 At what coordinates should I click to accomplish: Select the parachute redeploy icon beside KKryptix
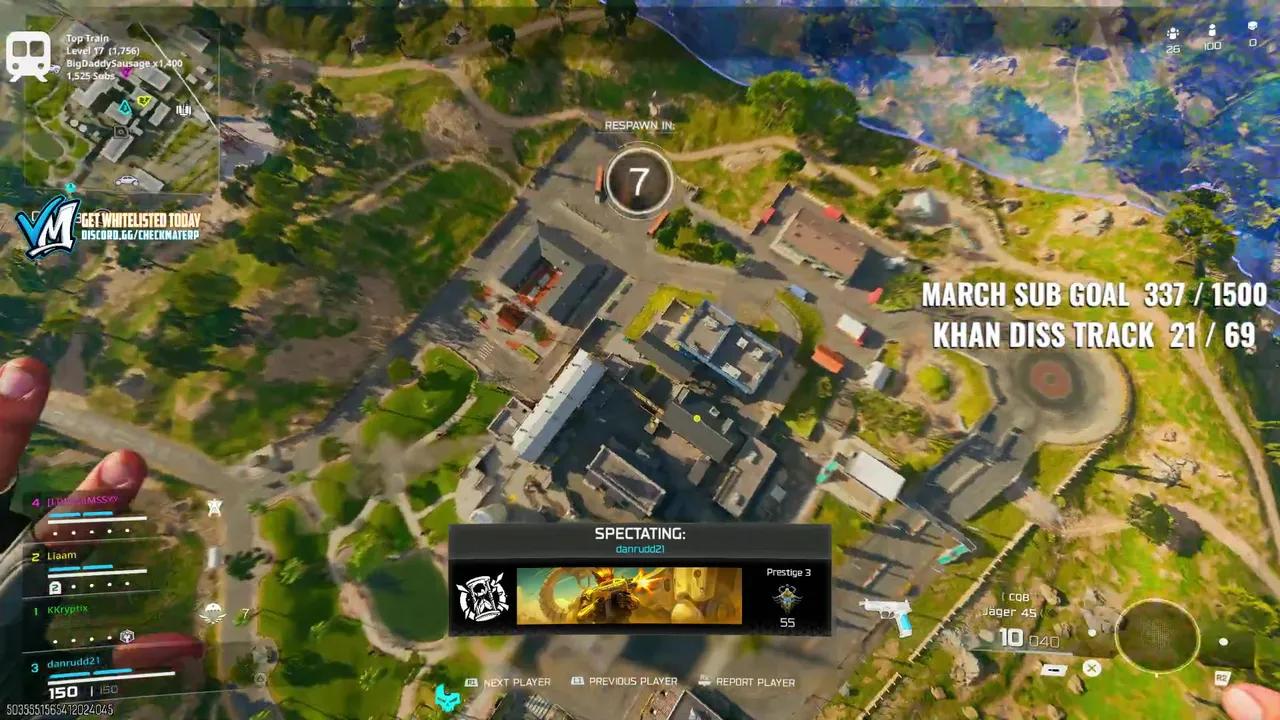point(212,613)
